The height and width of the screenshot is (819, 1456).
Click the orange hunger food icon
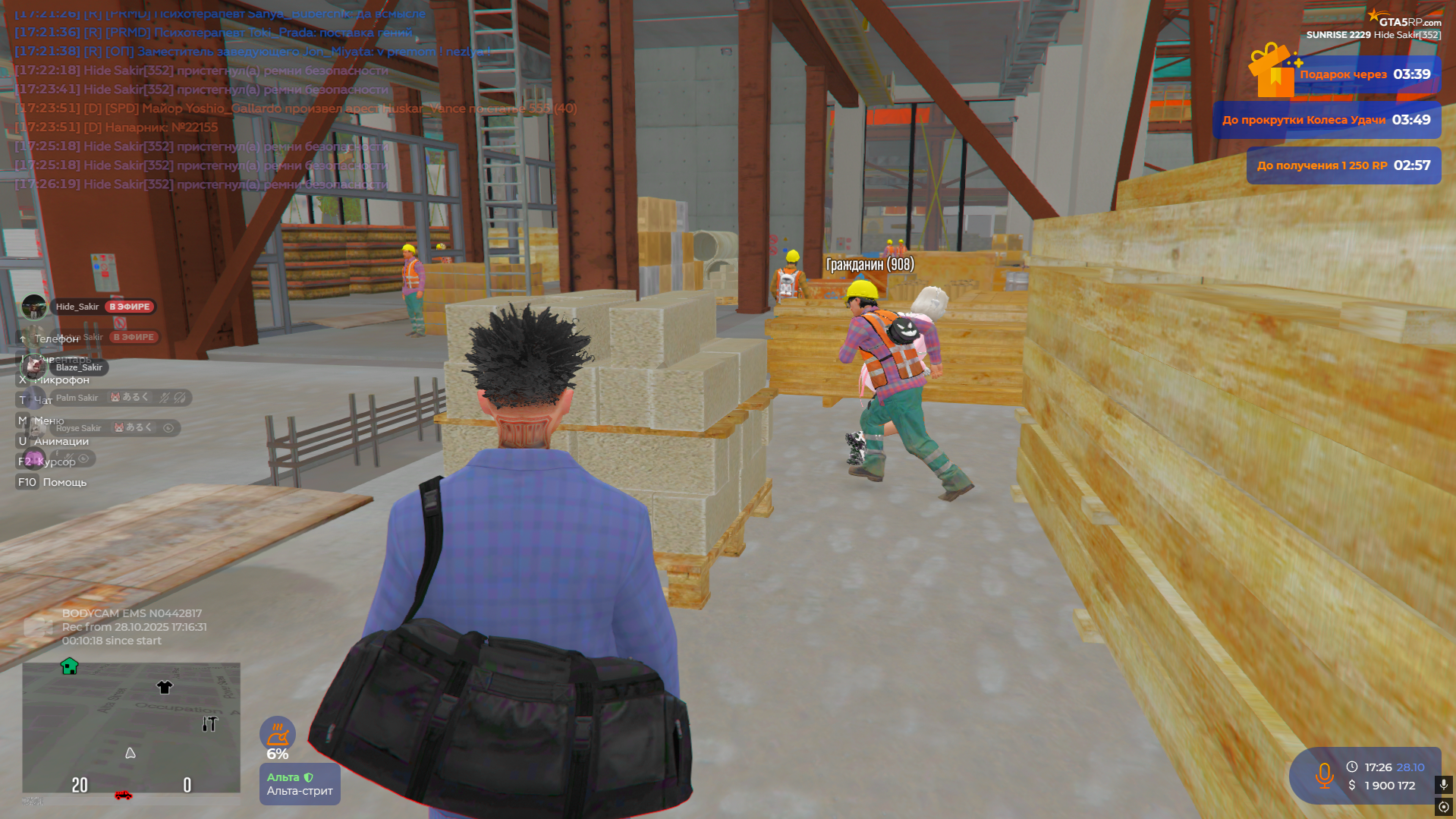[278, 734]
